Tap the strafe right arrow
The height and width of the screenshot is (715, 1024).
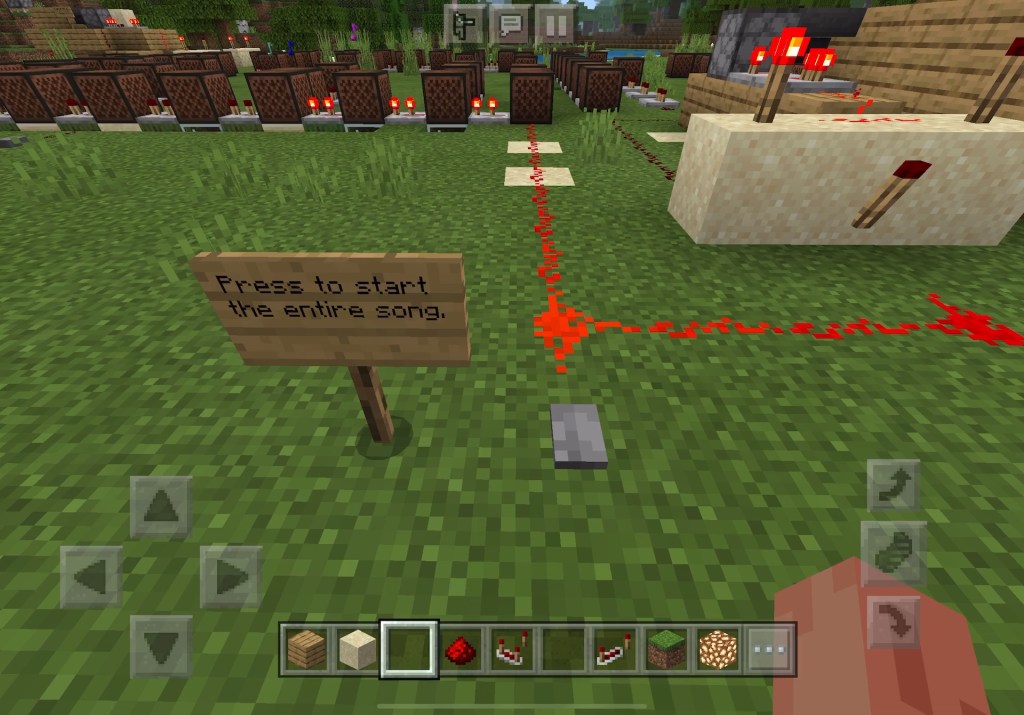(x=230, y=577)
